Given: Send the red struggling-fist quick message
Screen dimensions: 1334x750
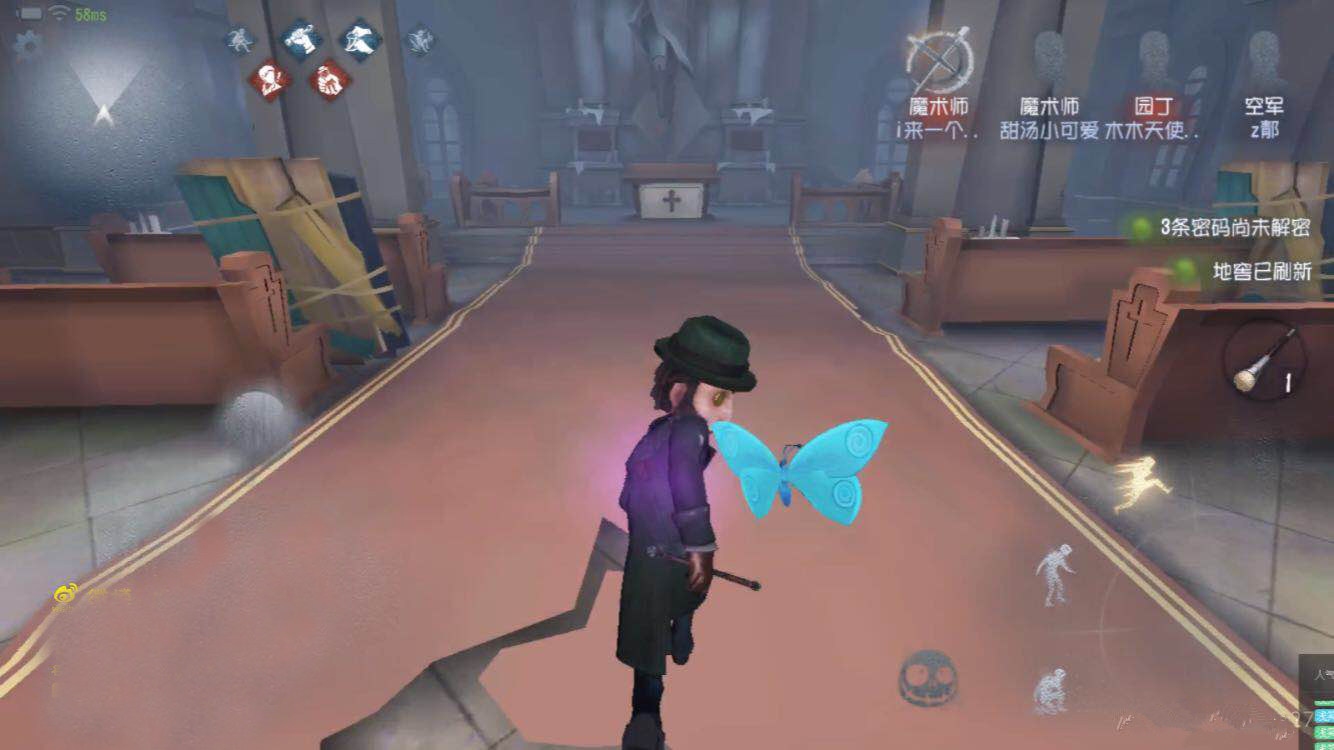Looking at the screenshot, I should pos(330,81).
